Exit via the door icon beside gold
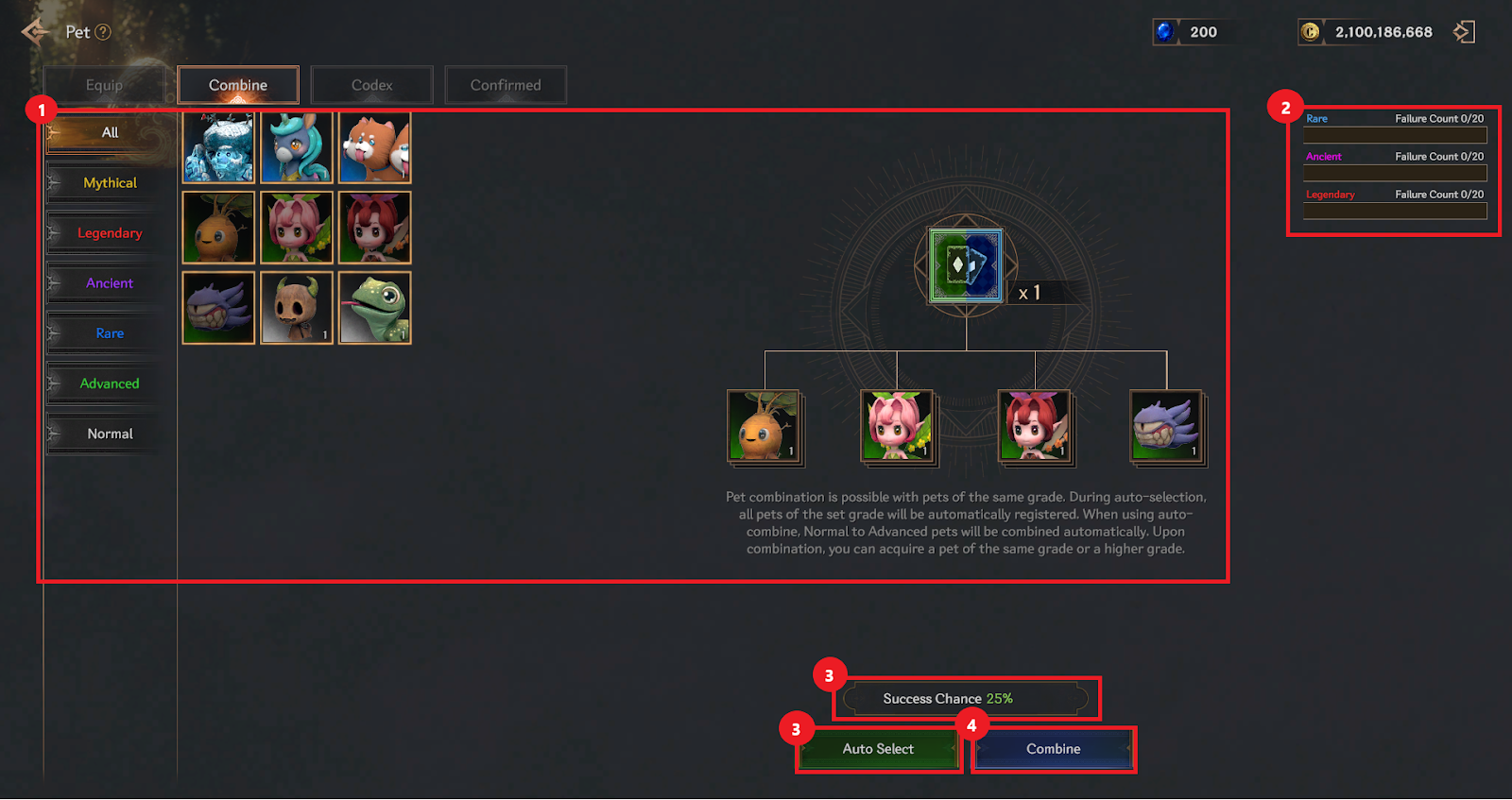Viewport: 1512px width, 800px height. 1464,32
